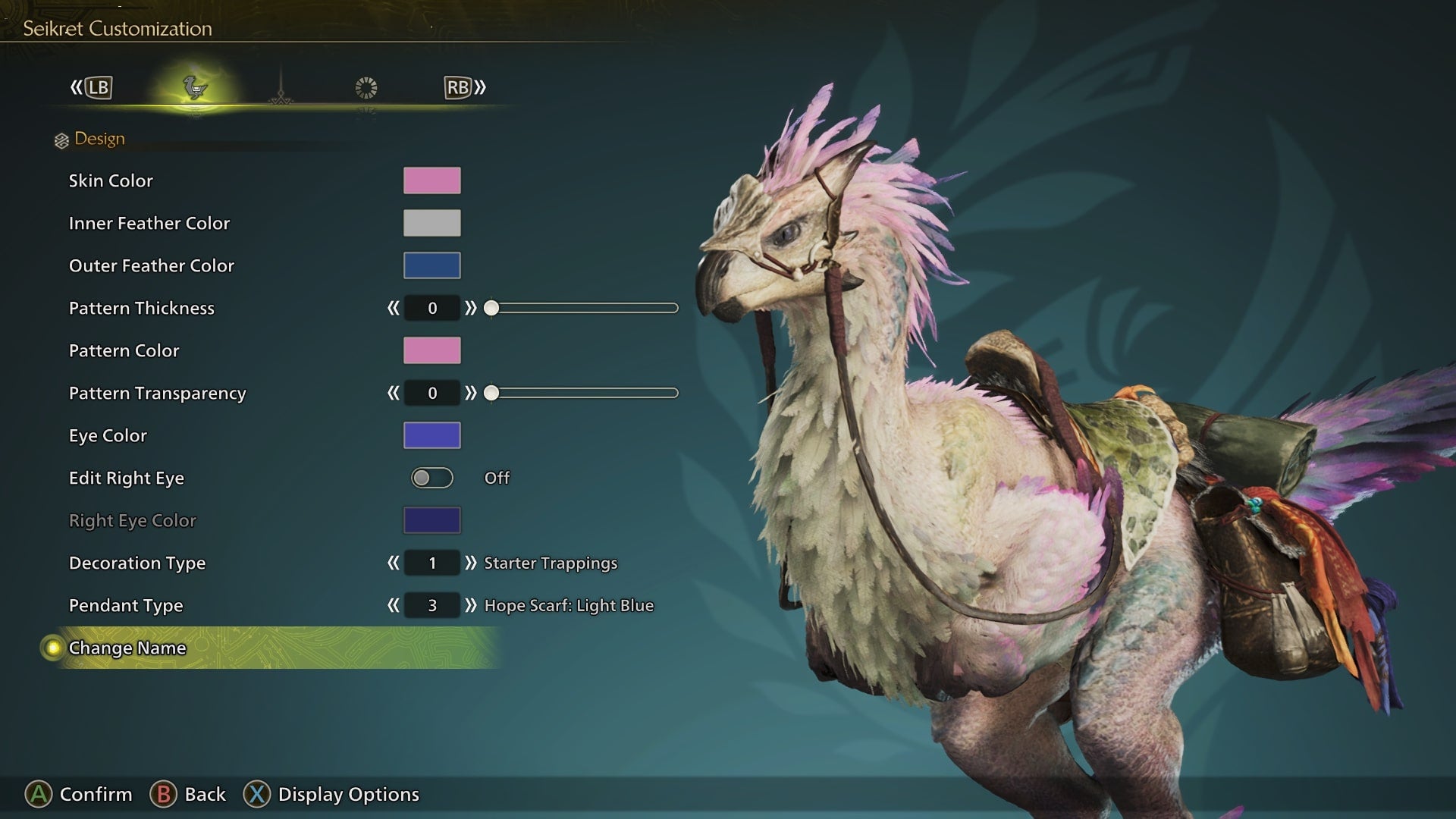Edit the Eye Color swatch
The height and width of the screenshot is (819, 1456).
[x=431, y=435]
